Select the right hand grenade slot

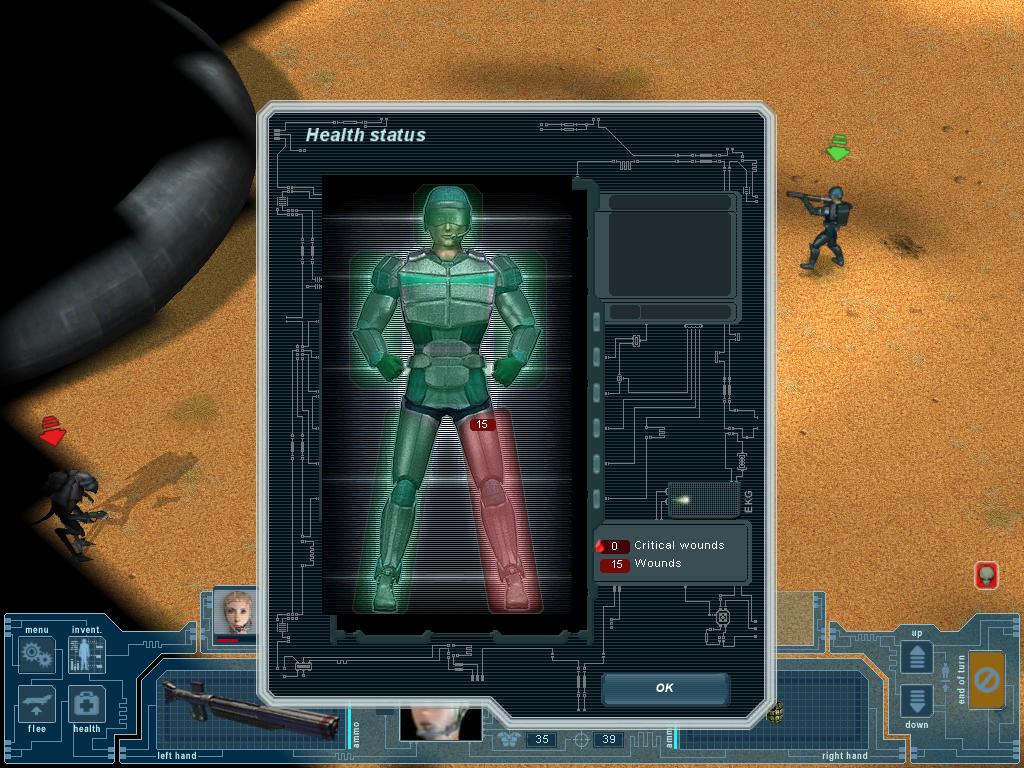coord(775,712)
